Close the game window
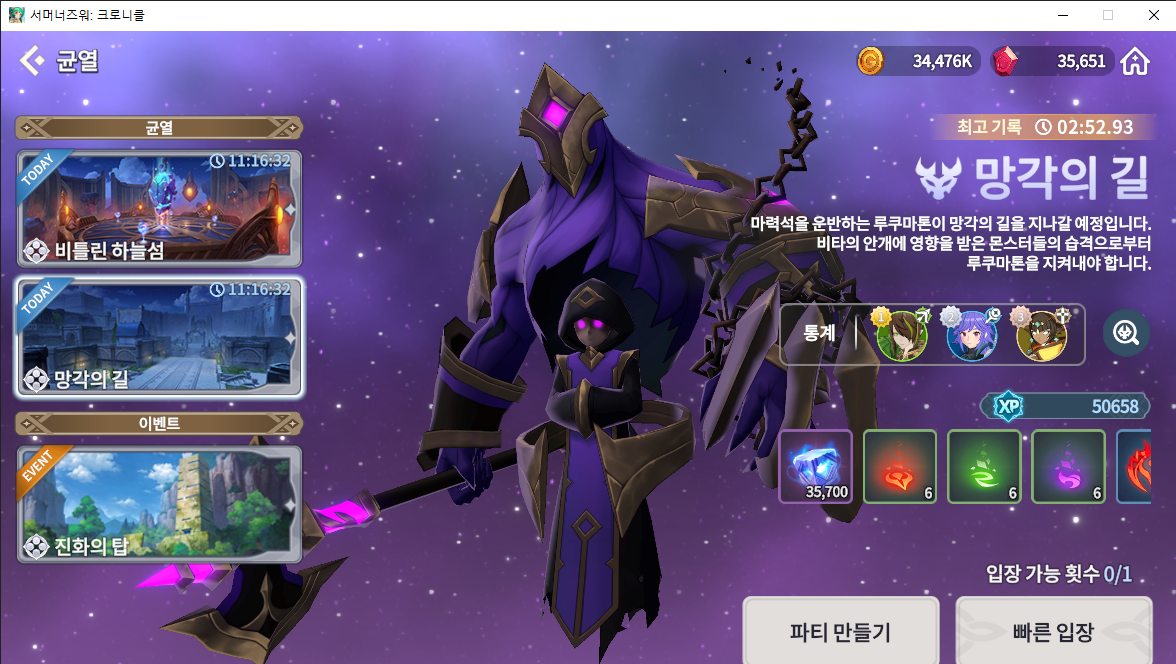The height and width of the screenshot is (664, 1176). tap(1152, 15)
